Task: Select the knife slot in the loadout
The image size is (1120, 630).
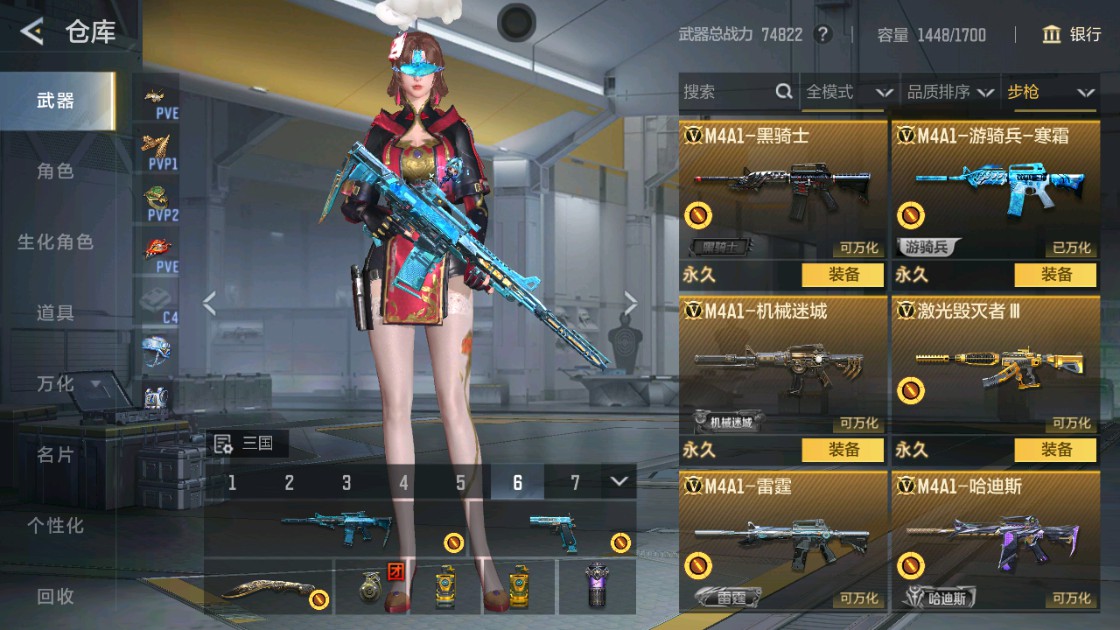Action: tap(268, 587)
